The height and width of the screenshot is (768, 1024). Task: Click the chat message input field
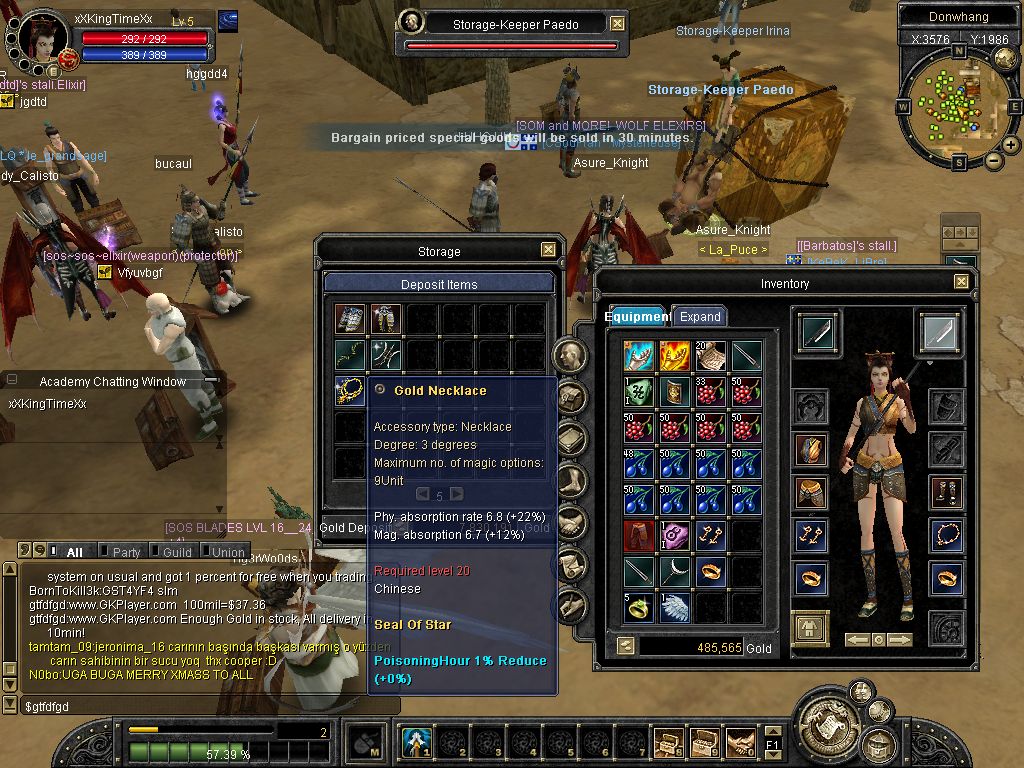(x=200, y=707)
